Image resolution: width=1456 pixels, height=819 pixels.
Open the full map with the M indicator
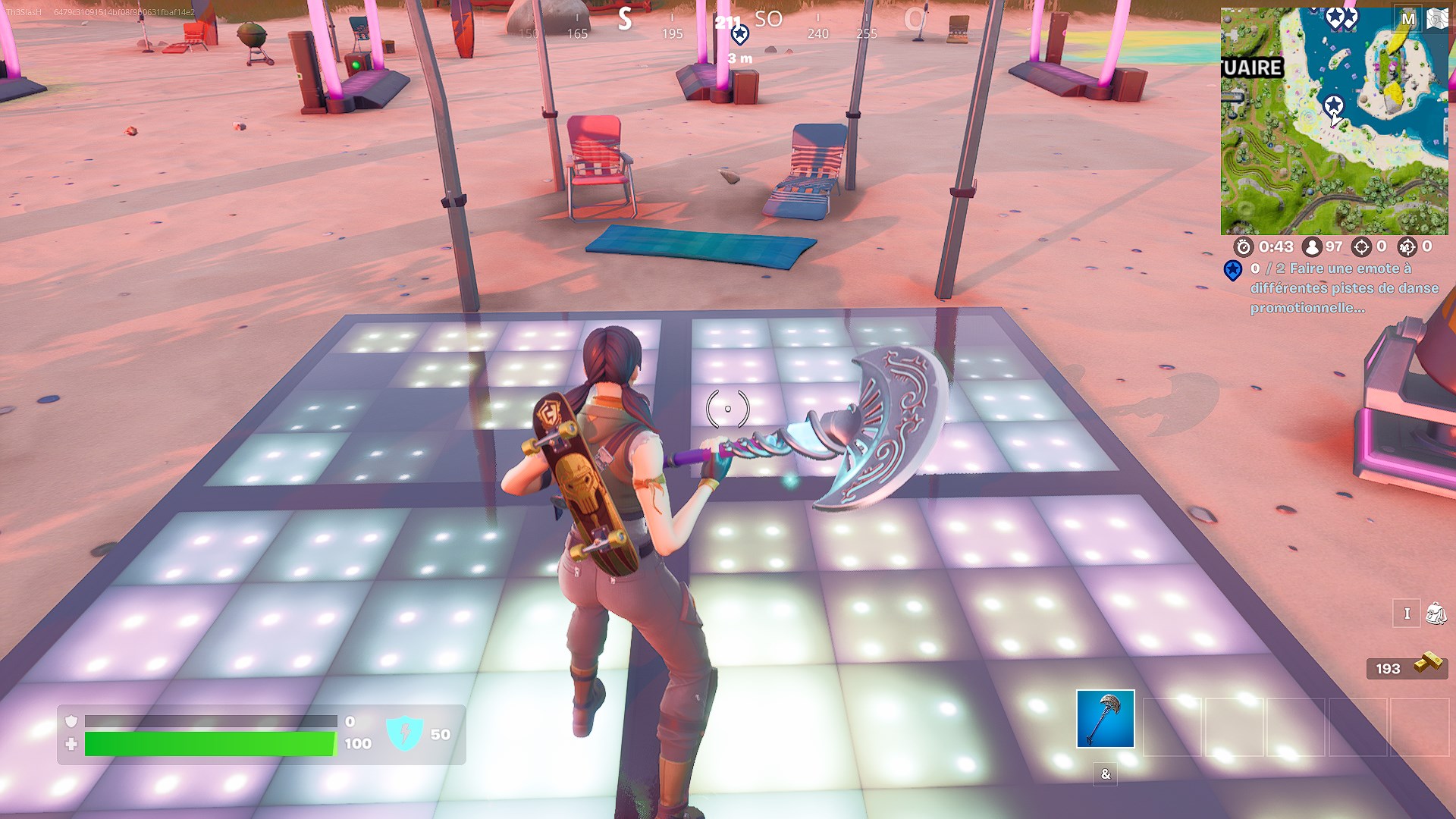pyautogui.click(x=1408, y=18)
